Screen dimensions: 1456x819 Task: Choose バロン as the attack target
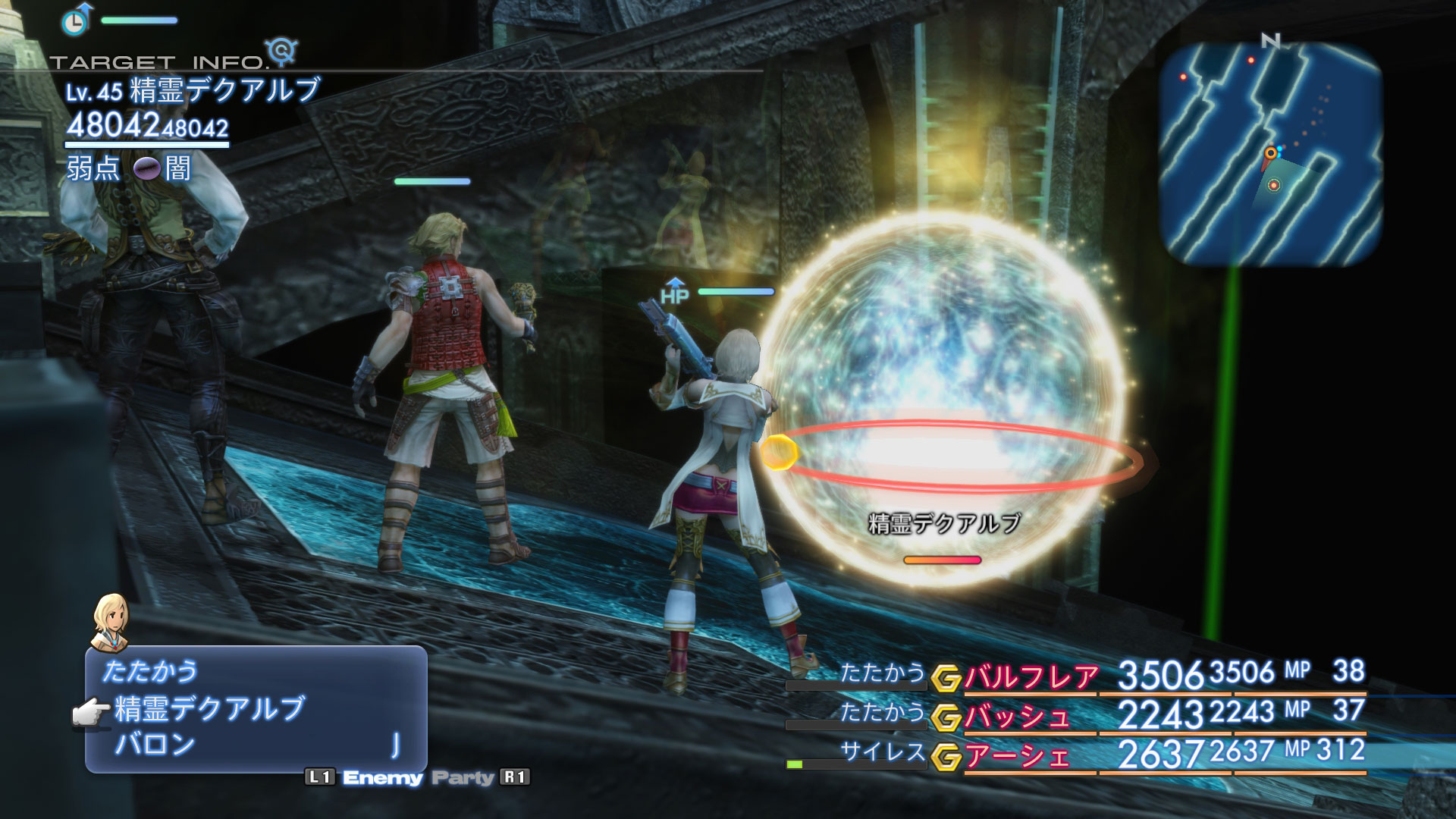click(x=155, y=745)
